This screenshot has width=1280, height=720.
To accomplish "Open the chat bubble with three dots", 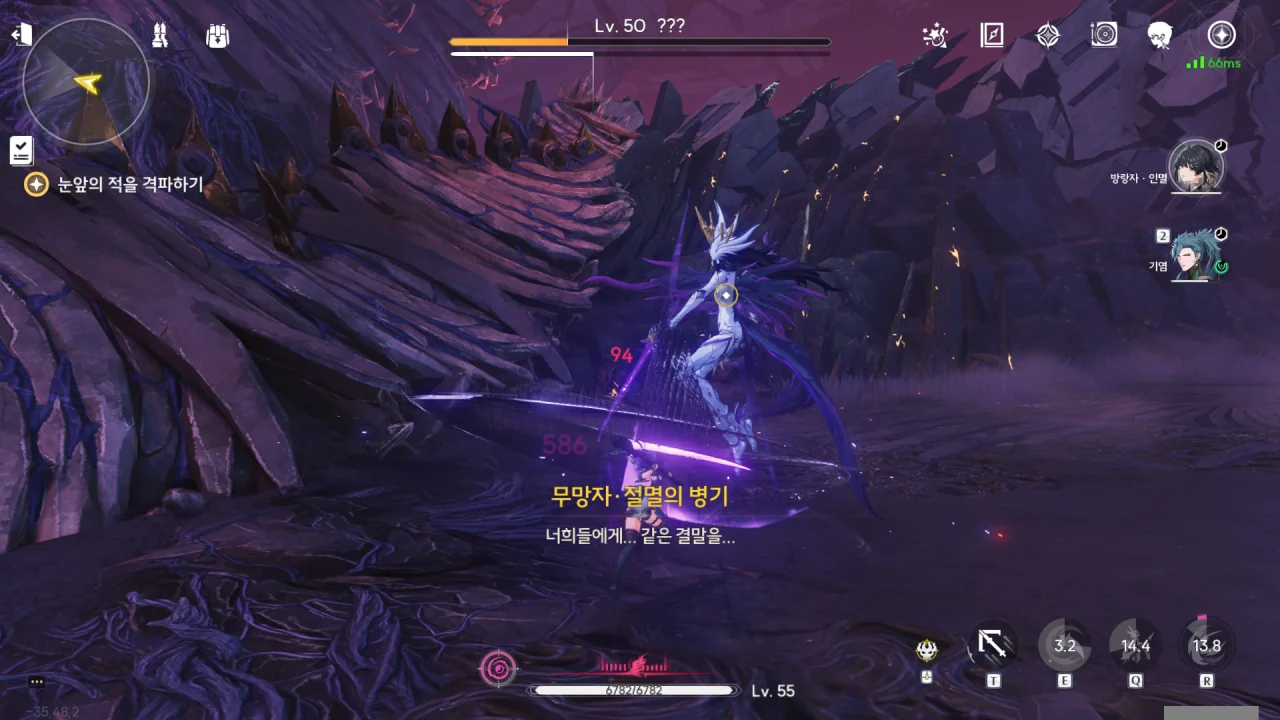I will point(37,682).
